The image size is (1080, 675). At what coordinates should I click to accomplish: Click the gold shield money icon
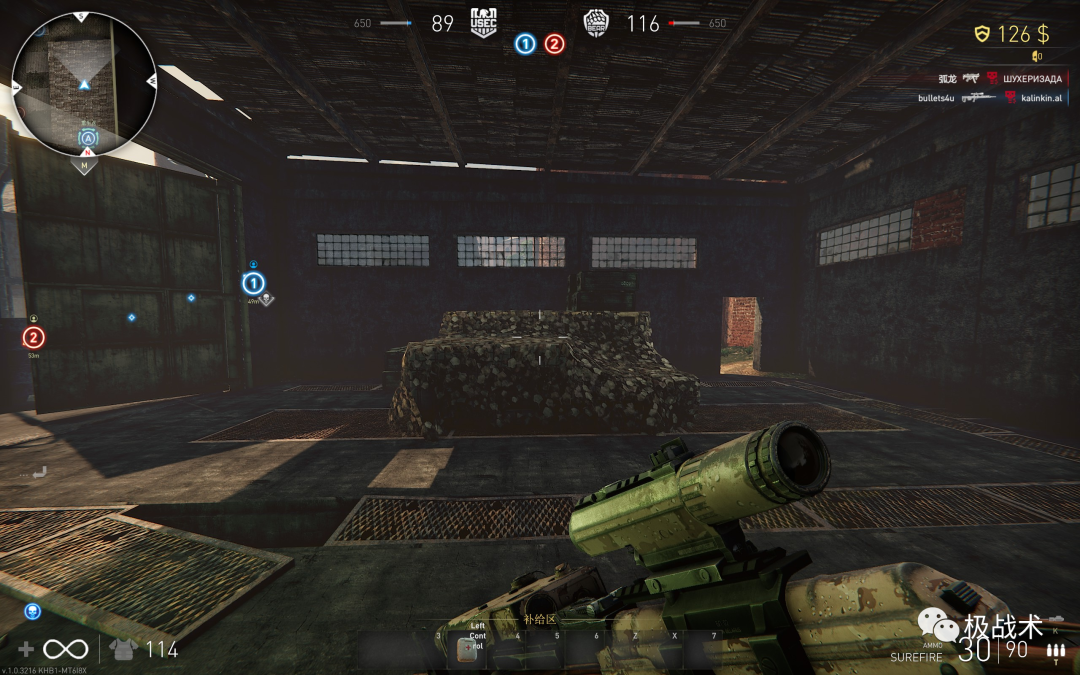pos(982,35)
